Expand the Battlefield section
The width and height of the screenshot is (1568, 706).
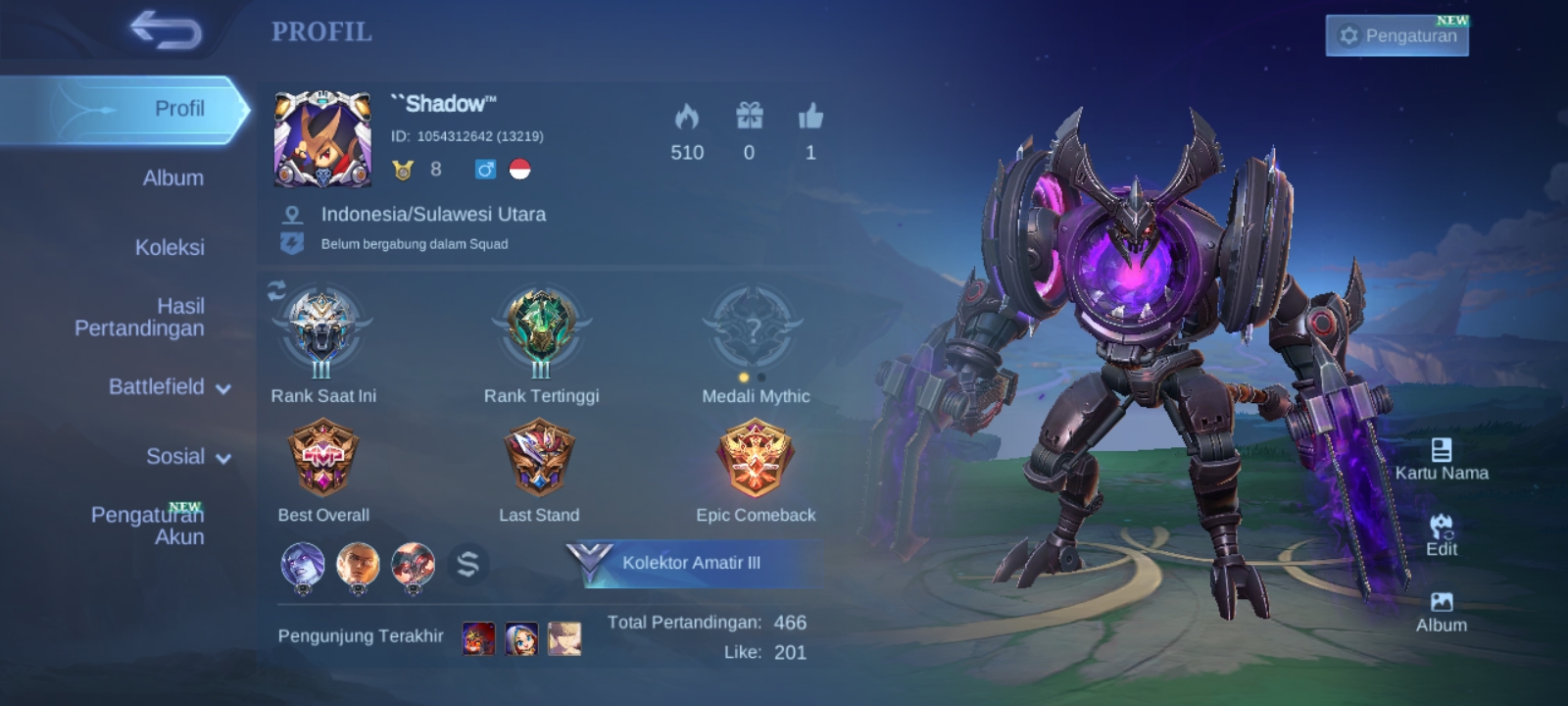point(169,387)
